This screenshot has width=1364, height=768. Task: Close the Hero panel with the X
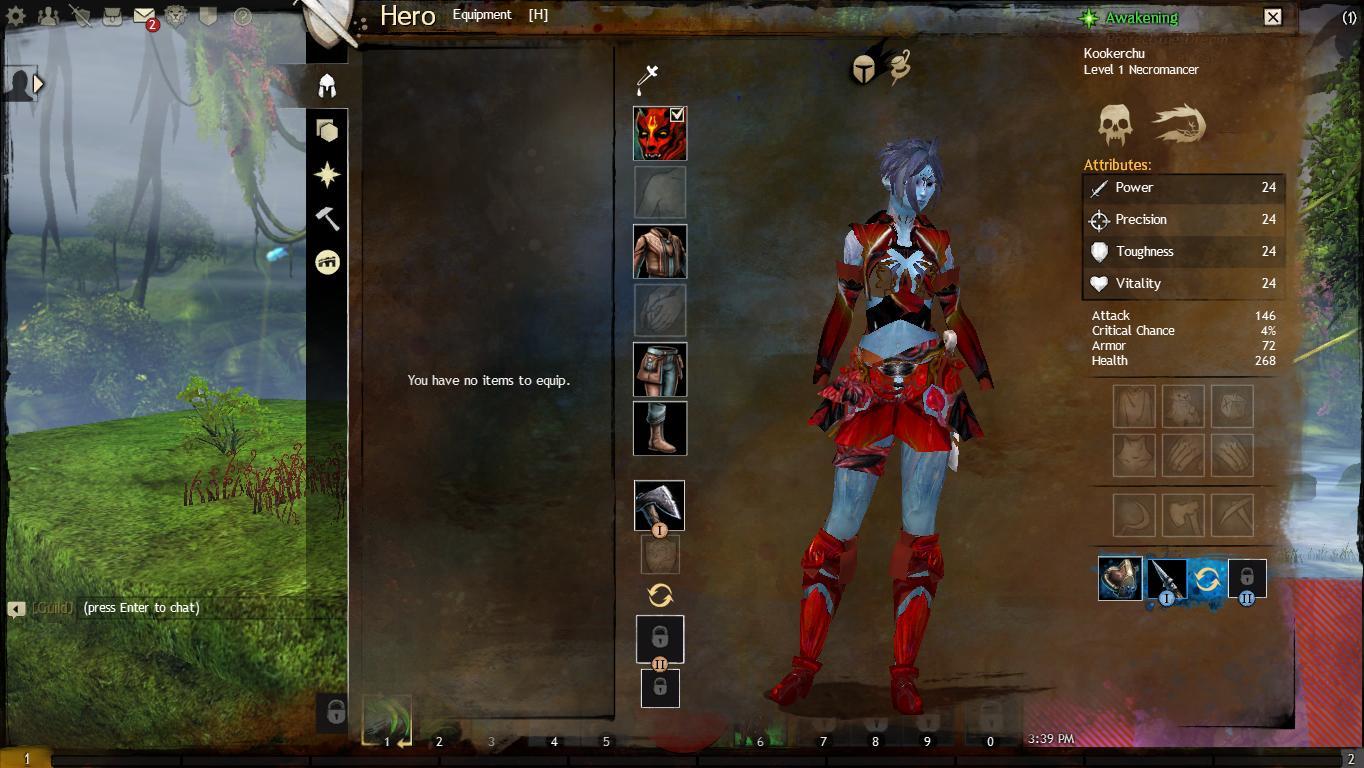coord(1272,17)
